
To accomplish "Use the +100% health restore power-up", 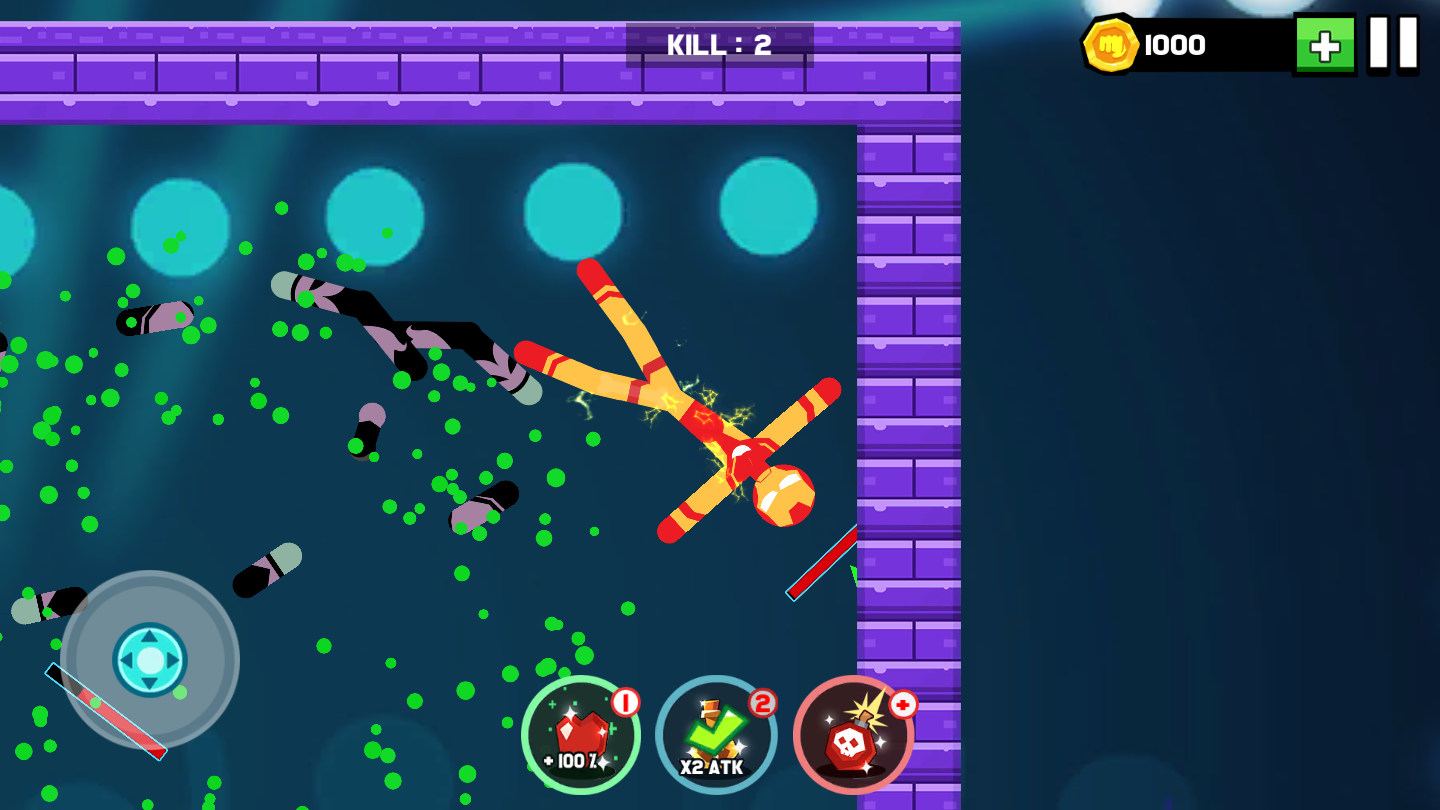I will (x=581, y=736).
